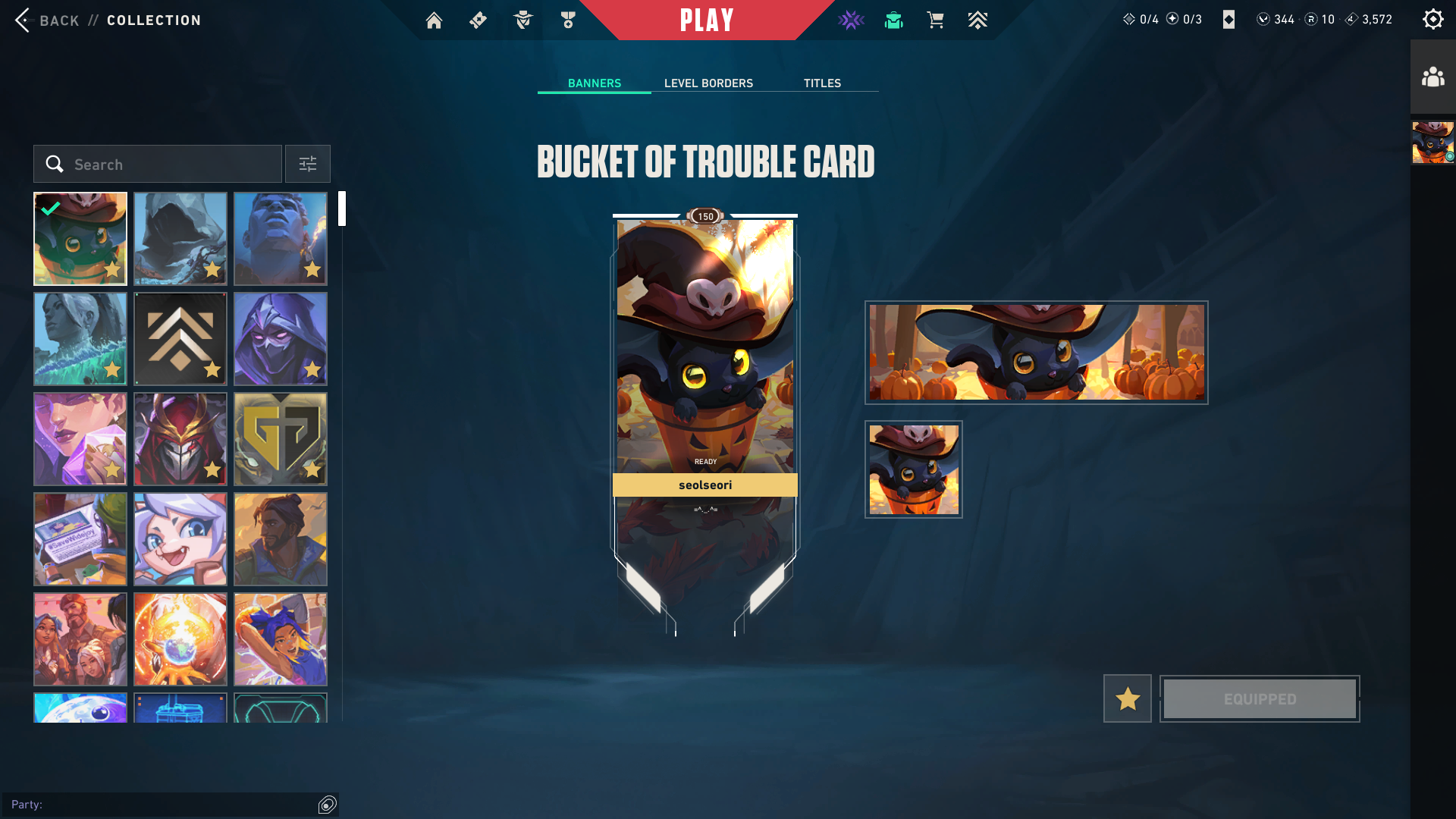This screenshot has height=819, width=1456.
Task: Select the white-haired cartoon cat card
Action: pos(180,539)
